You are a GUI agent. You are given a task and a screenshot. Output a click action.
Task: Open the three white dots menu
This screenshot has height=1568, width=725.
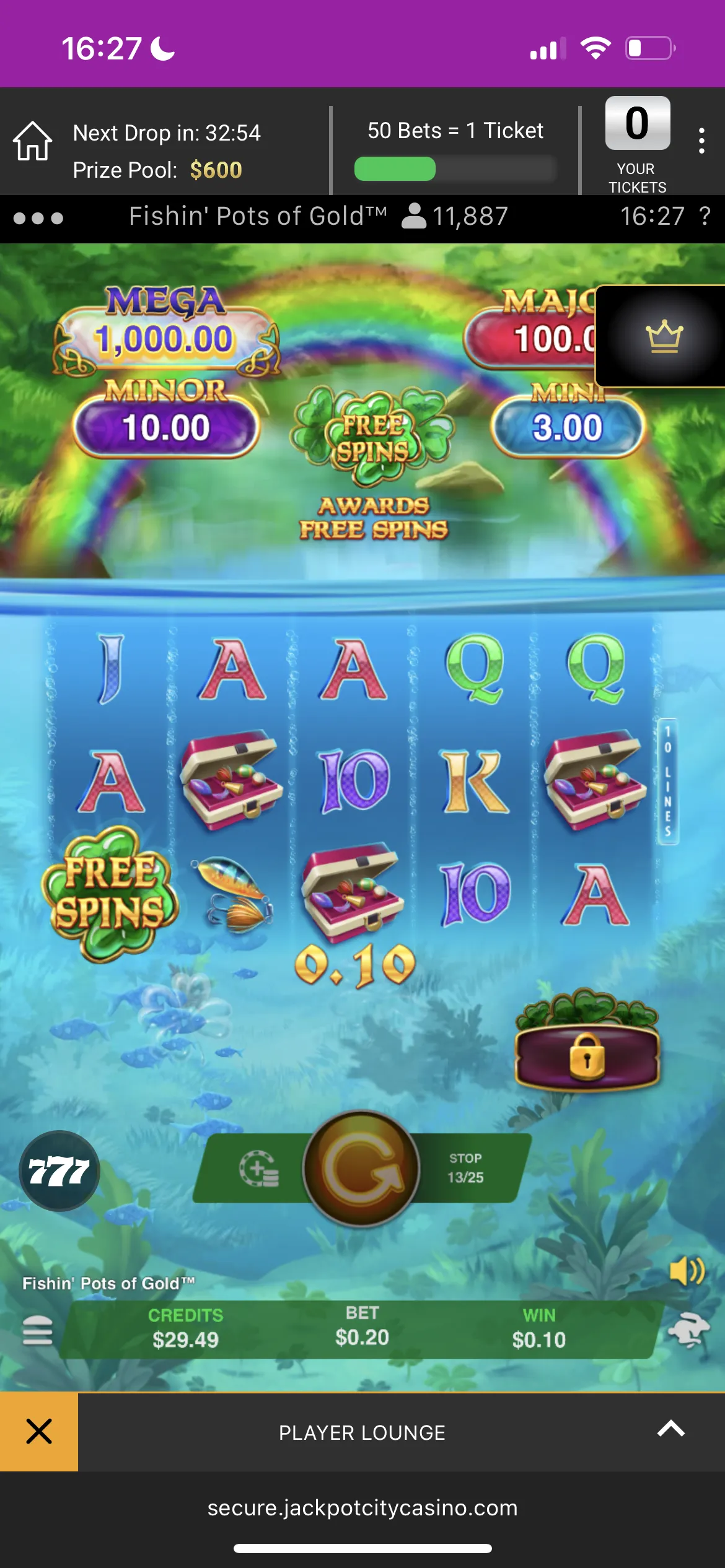[x=38, y=218]
